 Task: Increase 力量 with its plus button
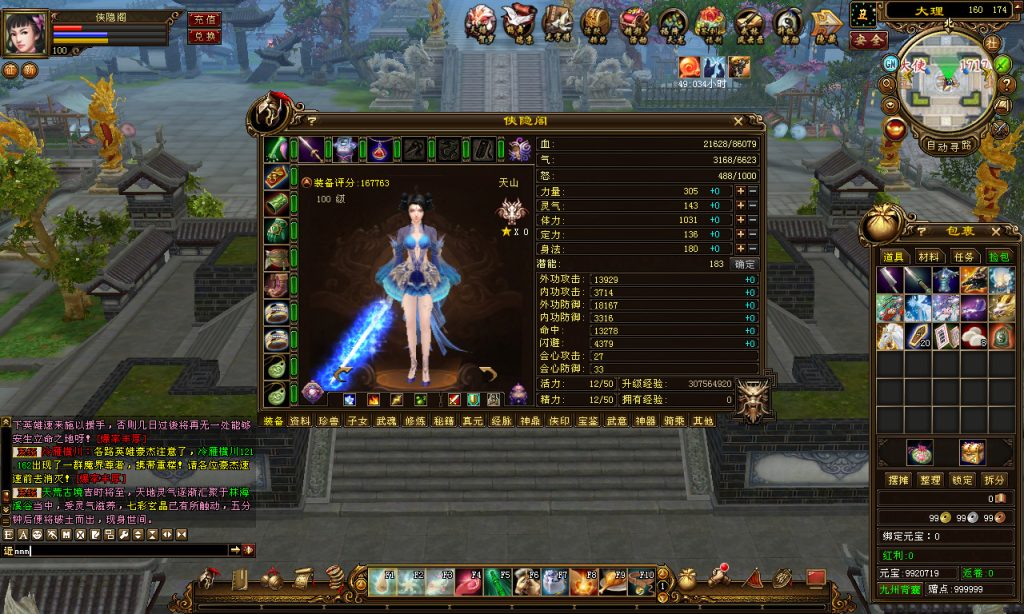tap(741, 191)
